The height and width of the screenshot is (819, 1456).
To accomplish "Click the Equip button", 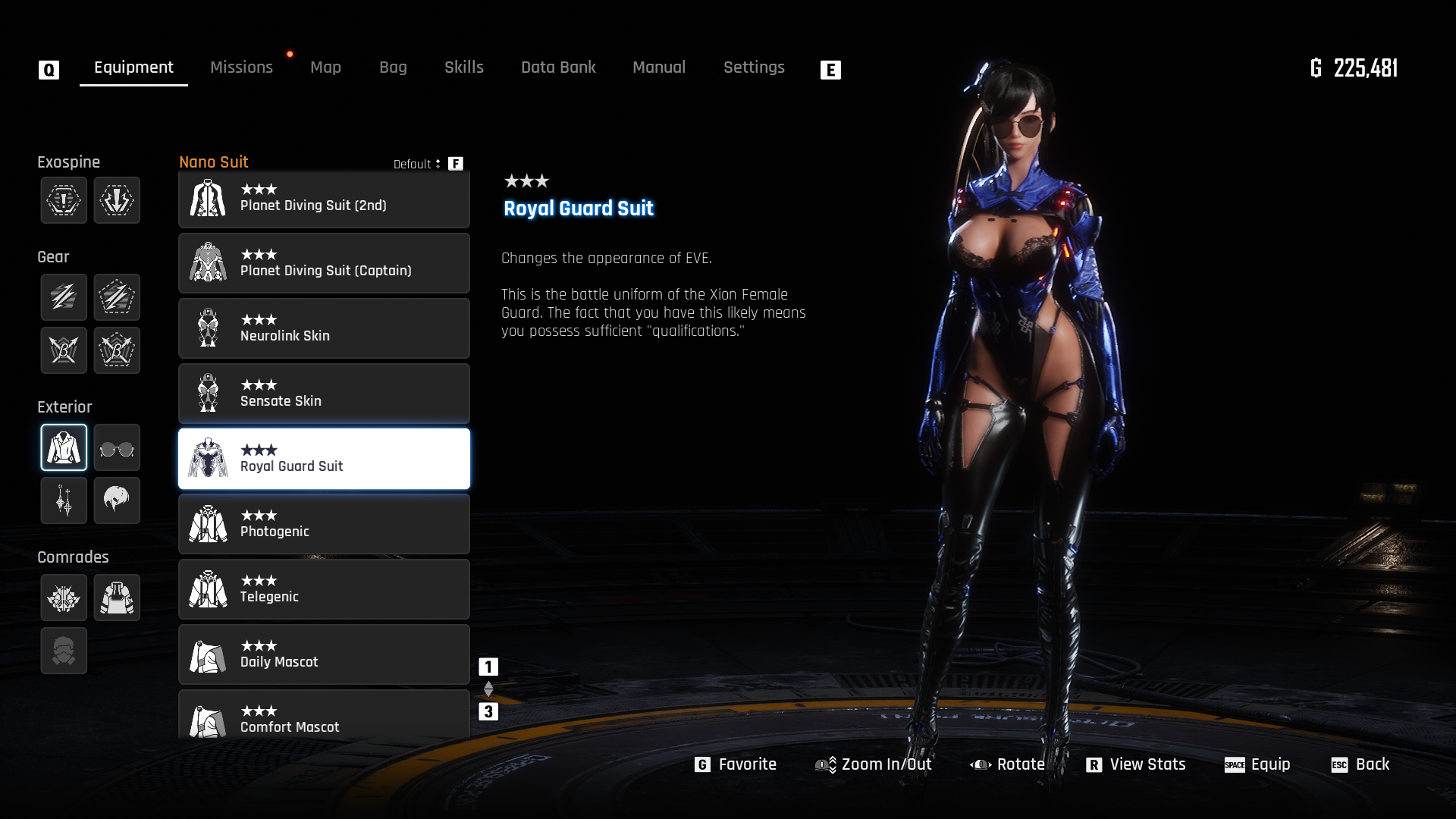I will 1257,764.
